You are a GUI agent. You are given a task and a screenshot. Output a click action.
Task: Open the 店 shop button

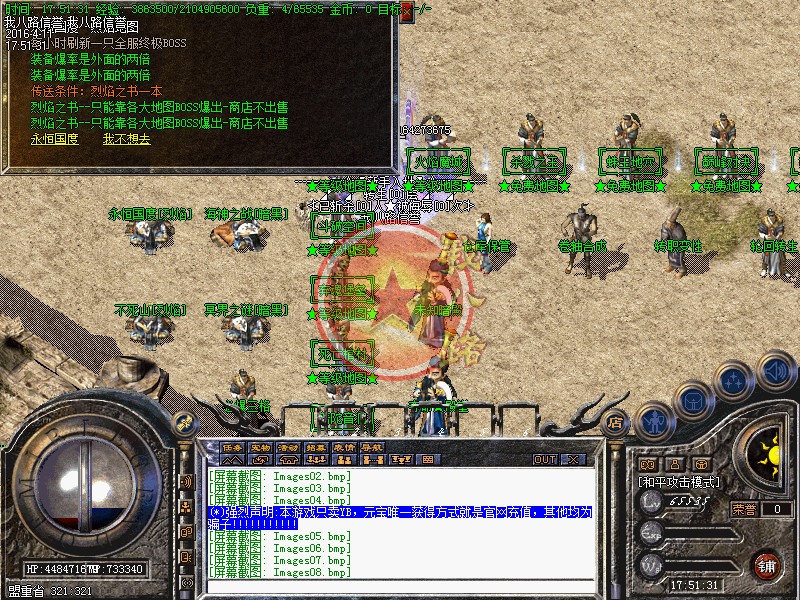[x=616, y=421]
